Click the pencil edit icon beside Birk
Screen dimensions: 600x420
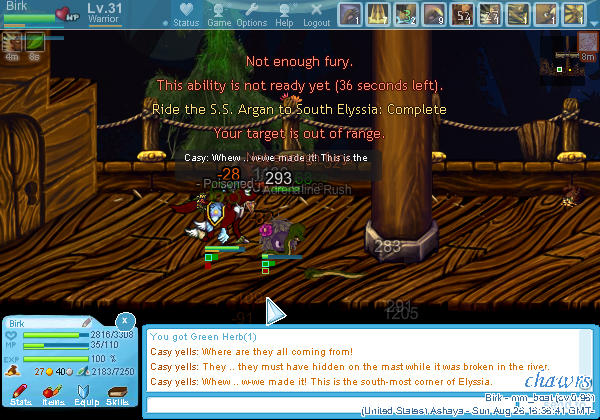(86, 322)
